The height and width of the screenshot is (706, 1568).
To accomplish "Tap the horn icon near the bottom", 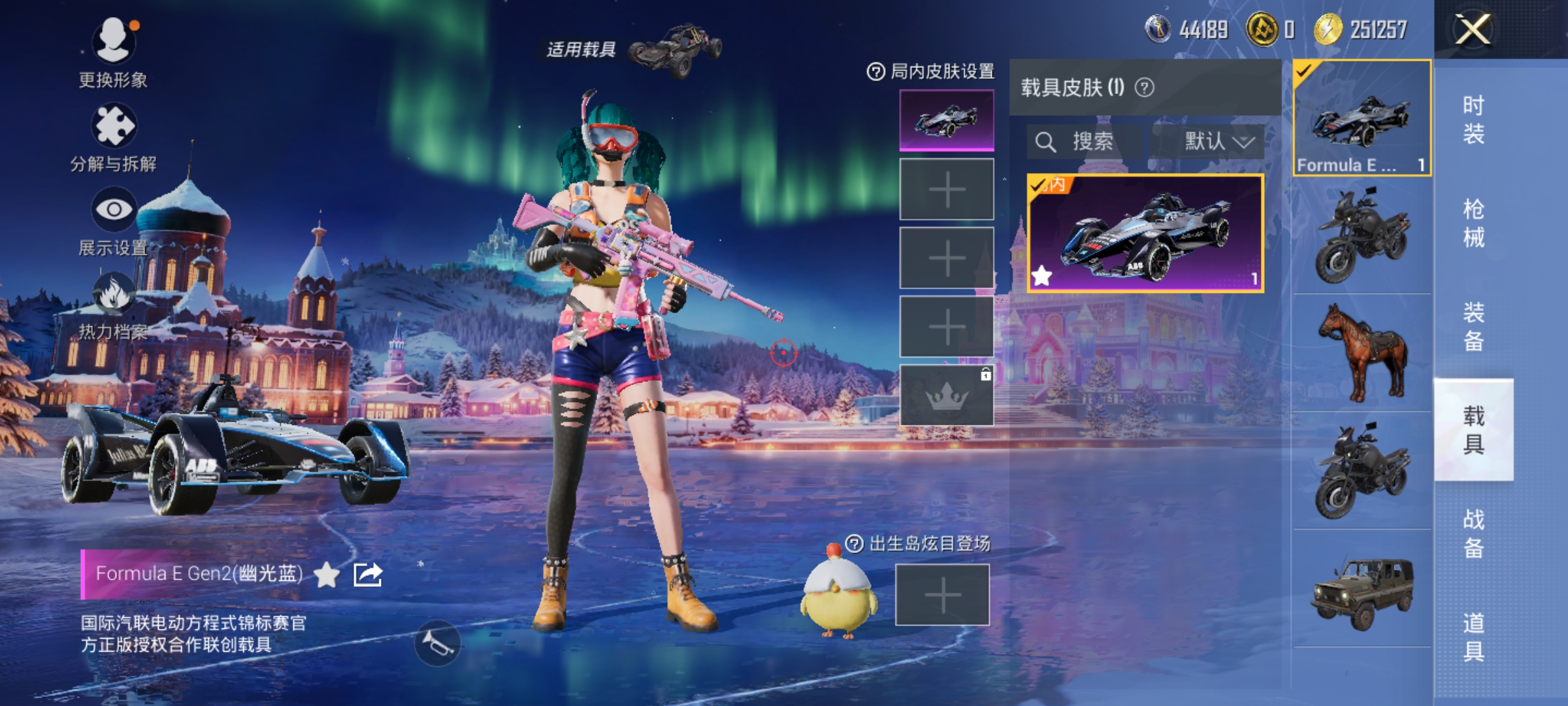I will [x=437, y=643].
